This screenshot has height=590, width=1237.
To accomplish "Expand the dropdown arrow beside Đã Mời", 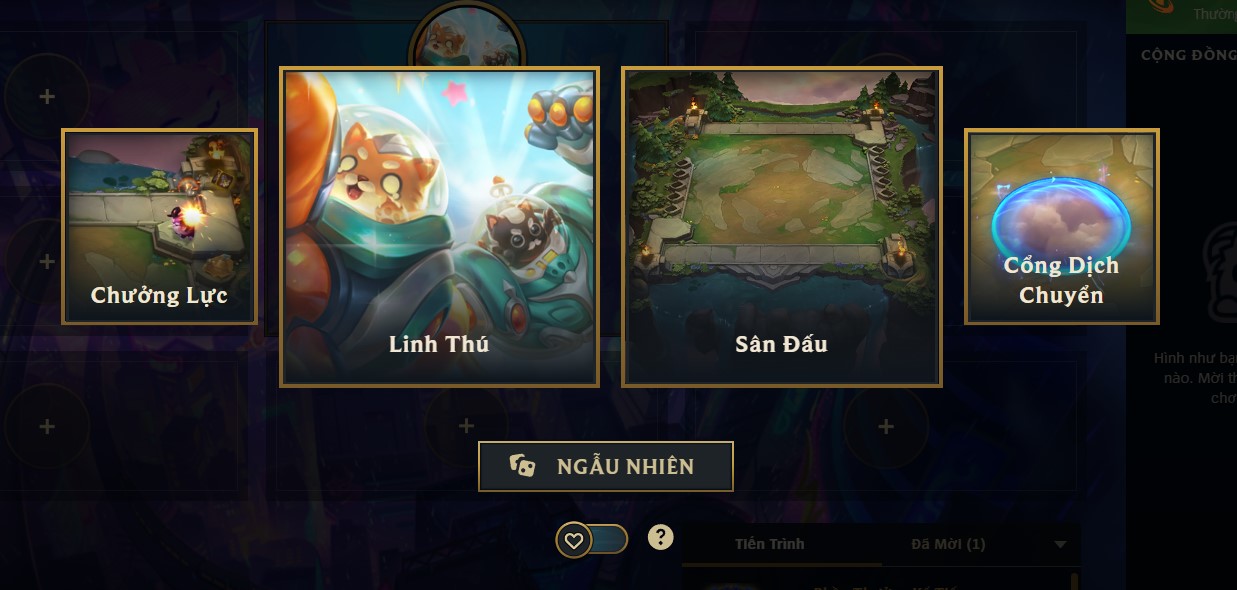I will (1060, 545).
